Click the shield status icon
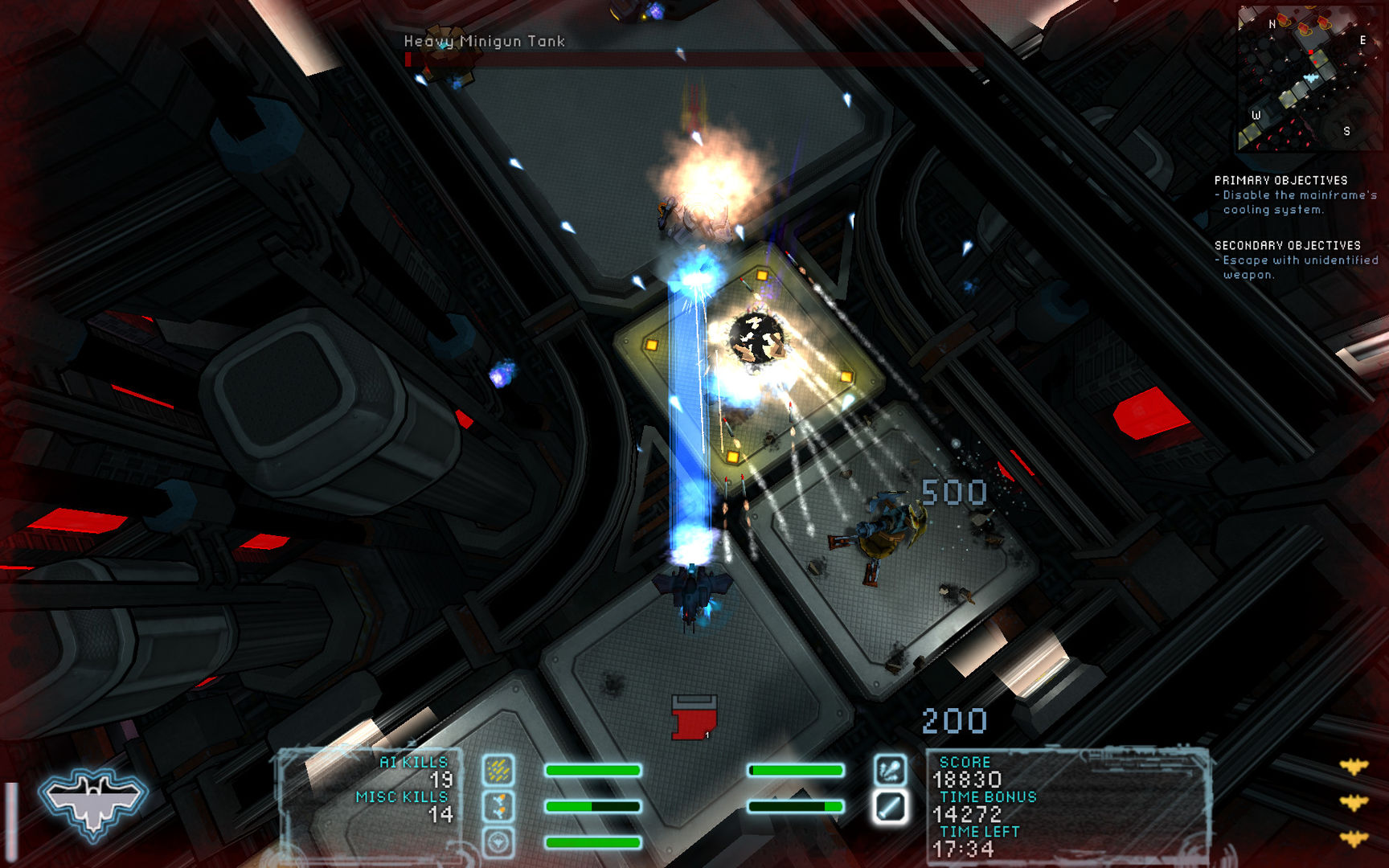Screen dimensions: 1389x868 click(498, 841)
